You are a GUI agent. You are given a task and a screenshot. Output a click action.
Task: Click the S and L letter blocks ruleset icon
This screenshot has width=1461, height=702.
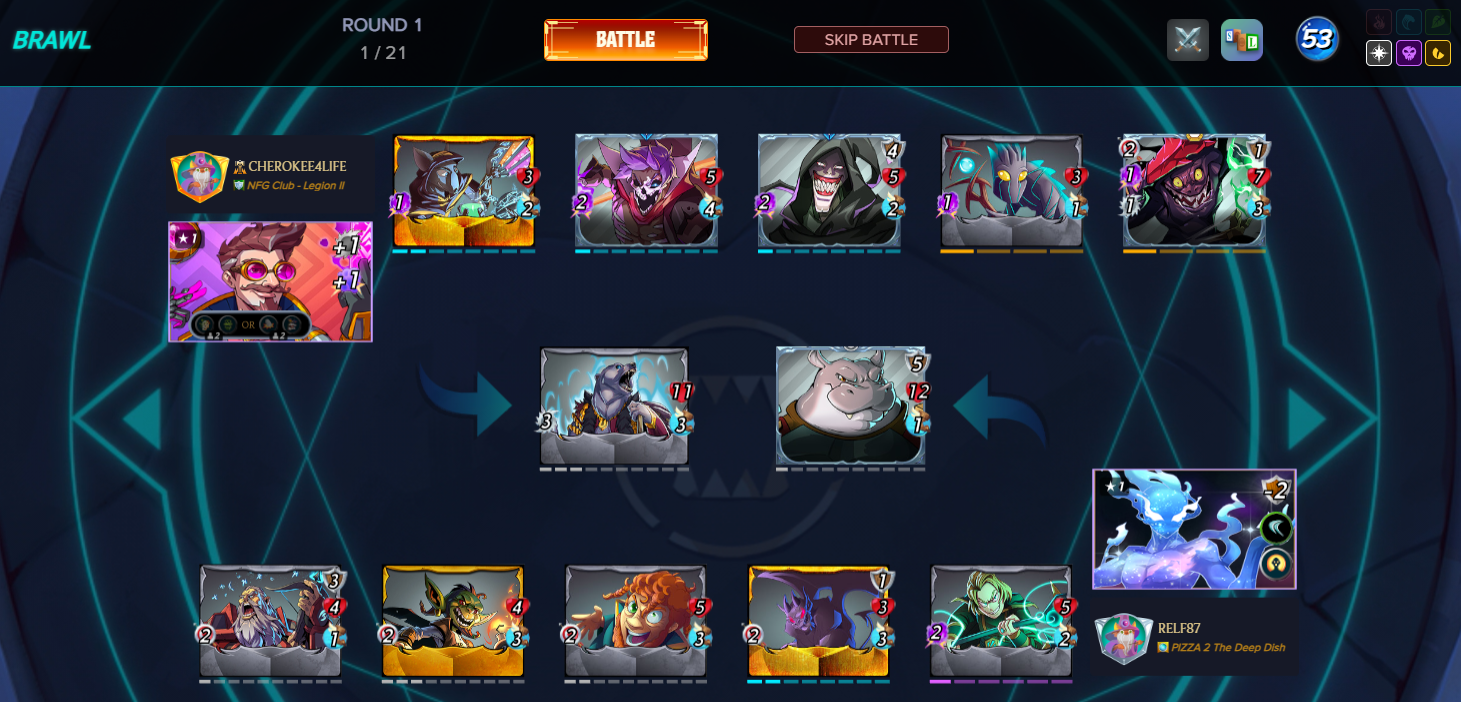point(1242,41)
